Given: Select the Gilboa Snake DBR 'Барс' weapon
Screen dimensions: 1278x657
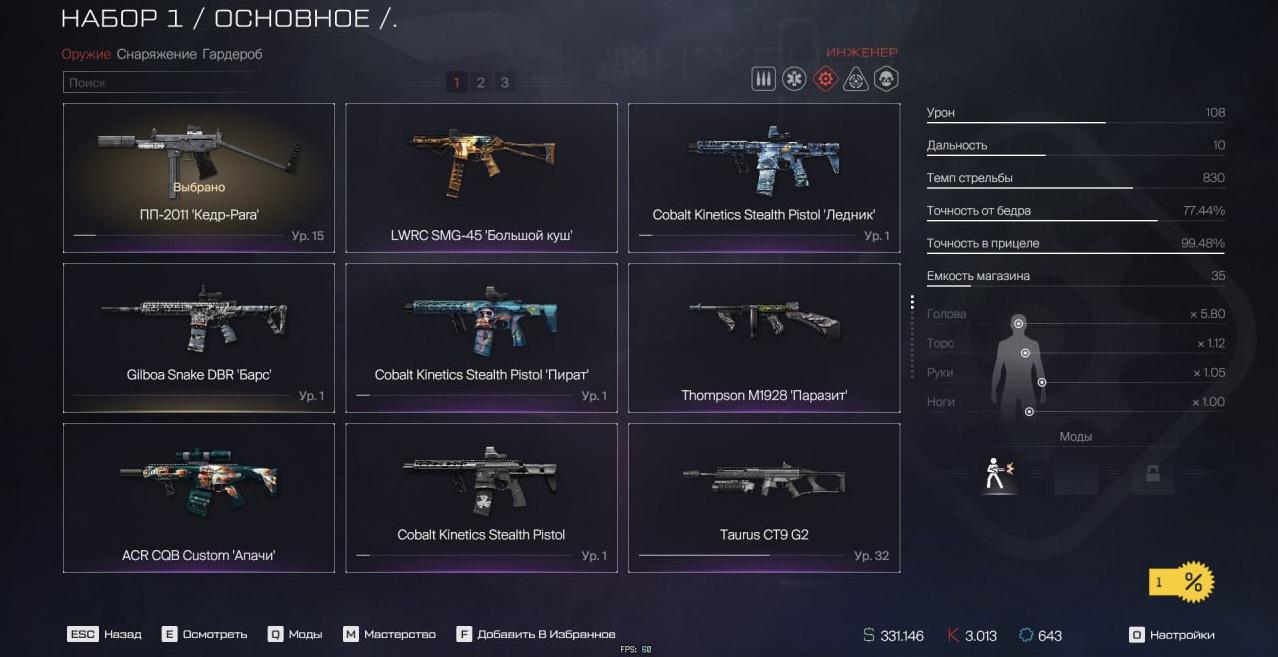Looking at the screenshot, I should (x=199, y=337).
